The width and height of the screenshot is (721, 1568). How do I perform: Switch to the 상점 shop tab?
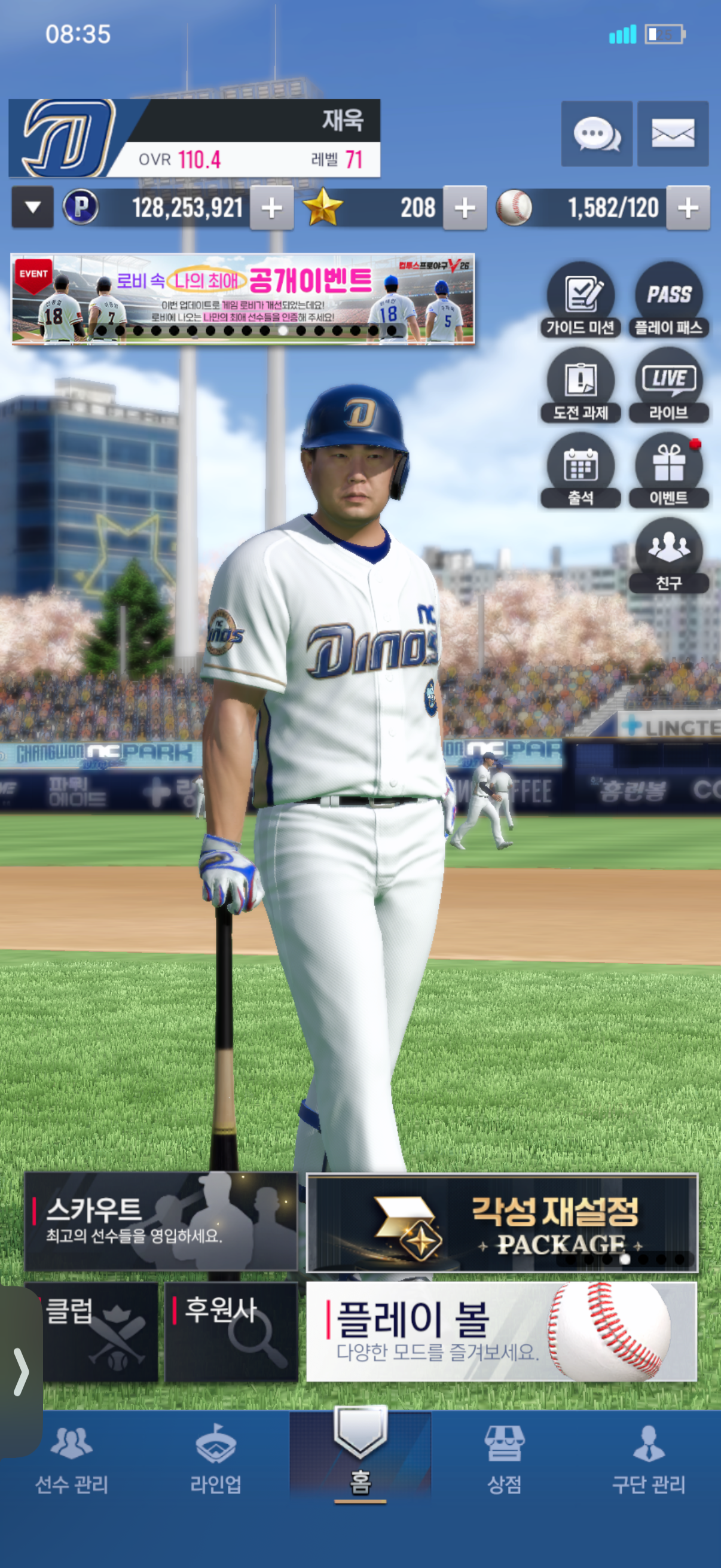pyautogui.click(x=504, y=1459)
